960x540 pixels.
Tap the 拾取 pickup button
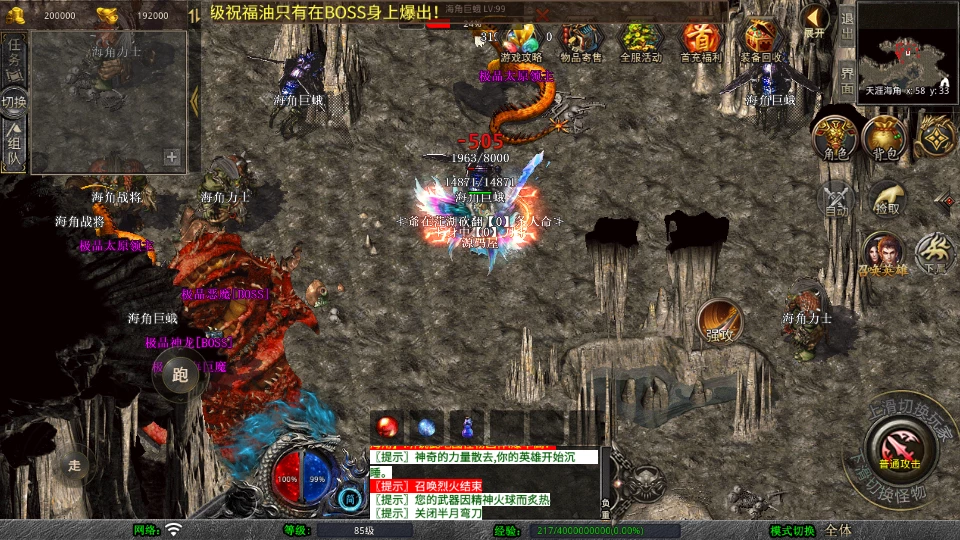pos(886,198)
